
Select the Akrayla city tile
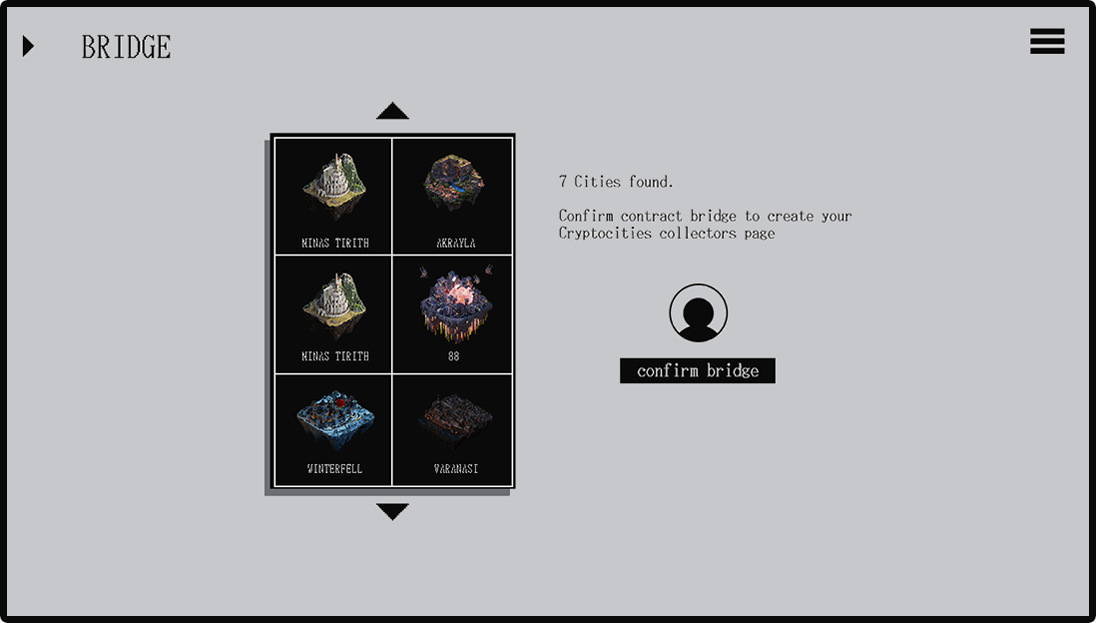(x=453, y=196)
